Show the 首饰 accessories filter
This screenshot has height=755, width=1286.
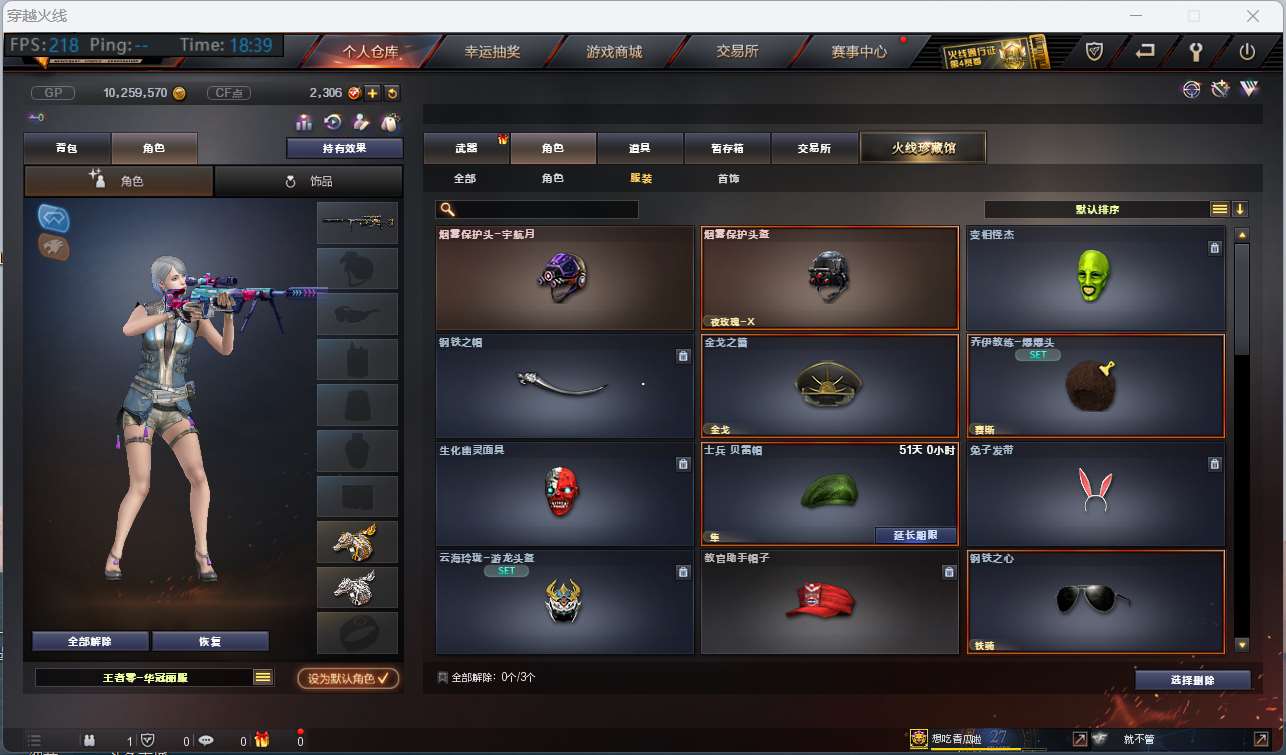[728, 178]
